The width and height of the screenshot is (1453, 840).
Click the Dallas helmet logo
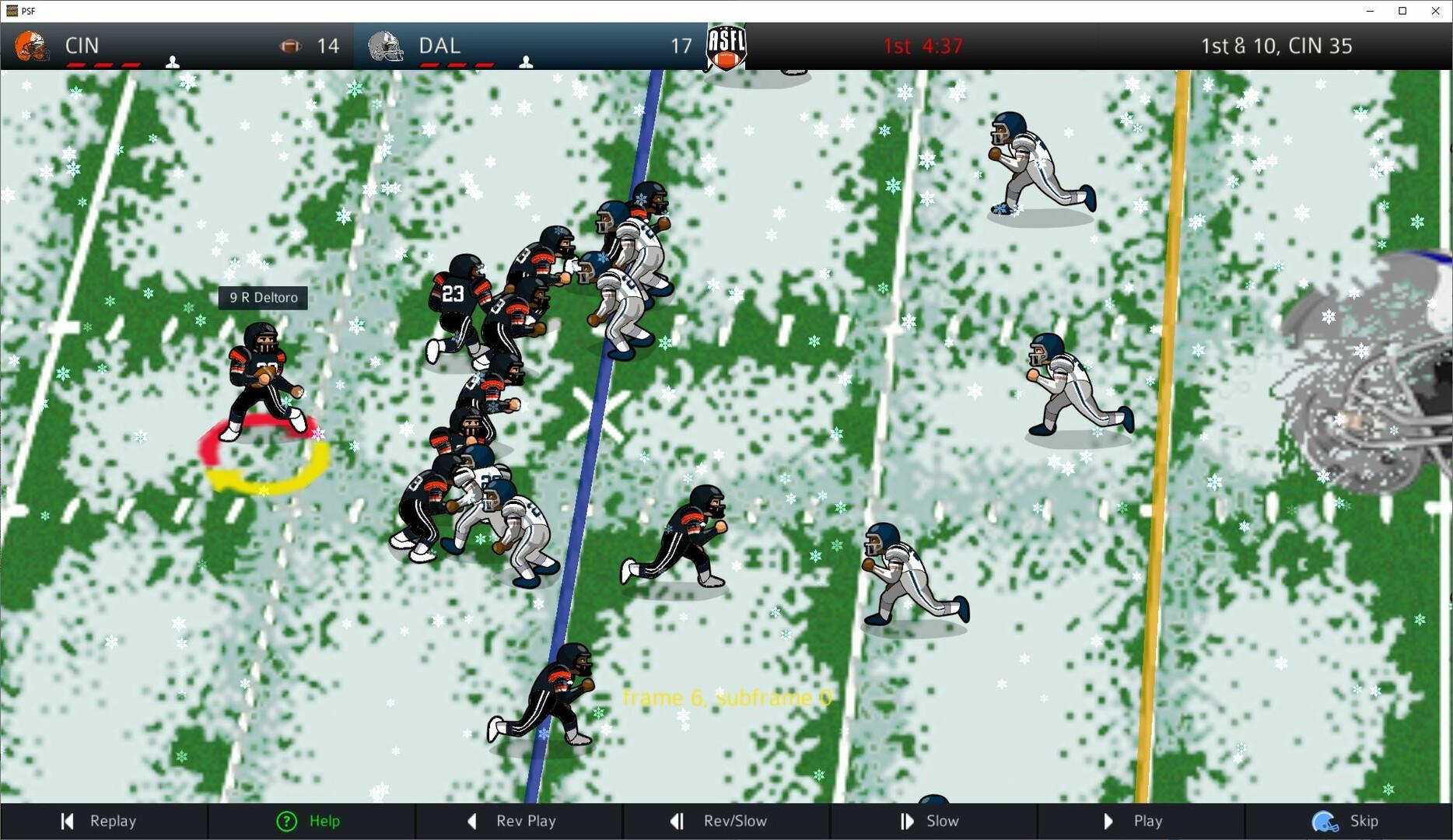(x=383, y=46)
